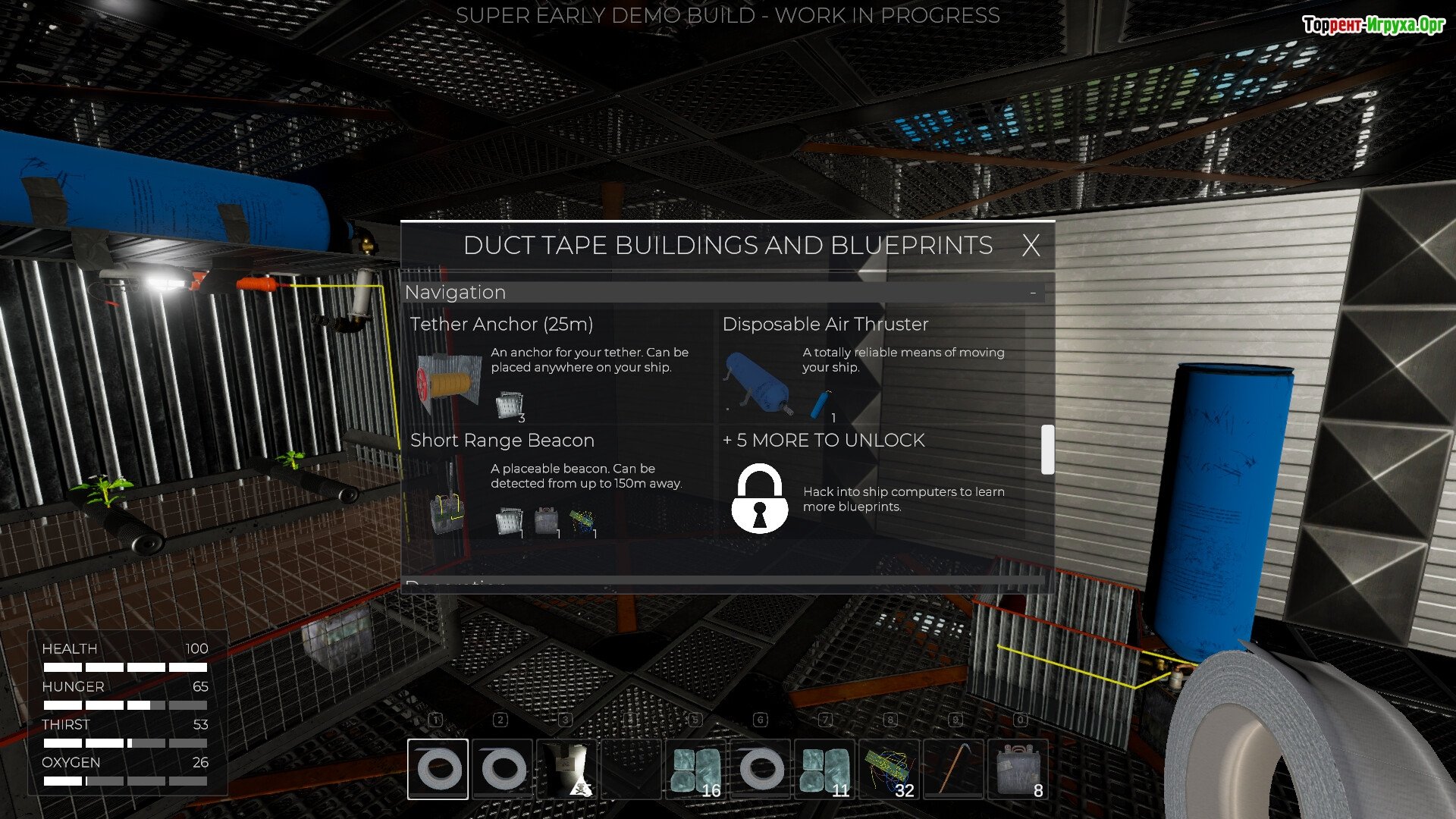This screenshot has width=1456, height=819.
Task: Collapse the Navigation category header
Action: click(1033, 293)
